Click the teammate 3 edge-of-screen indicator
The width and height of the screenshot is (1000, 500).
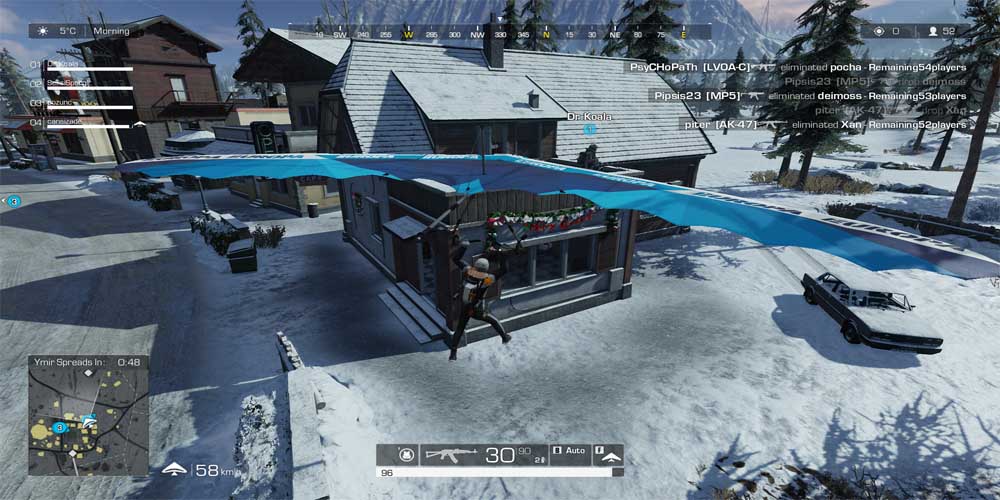click(14, 201)
